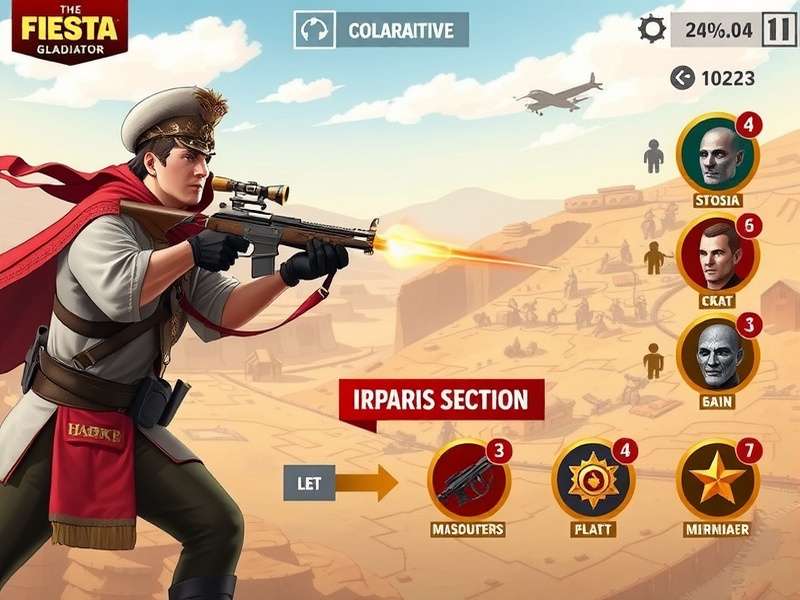Pick the Bain masked character portrait

click(x=717, y=356)
